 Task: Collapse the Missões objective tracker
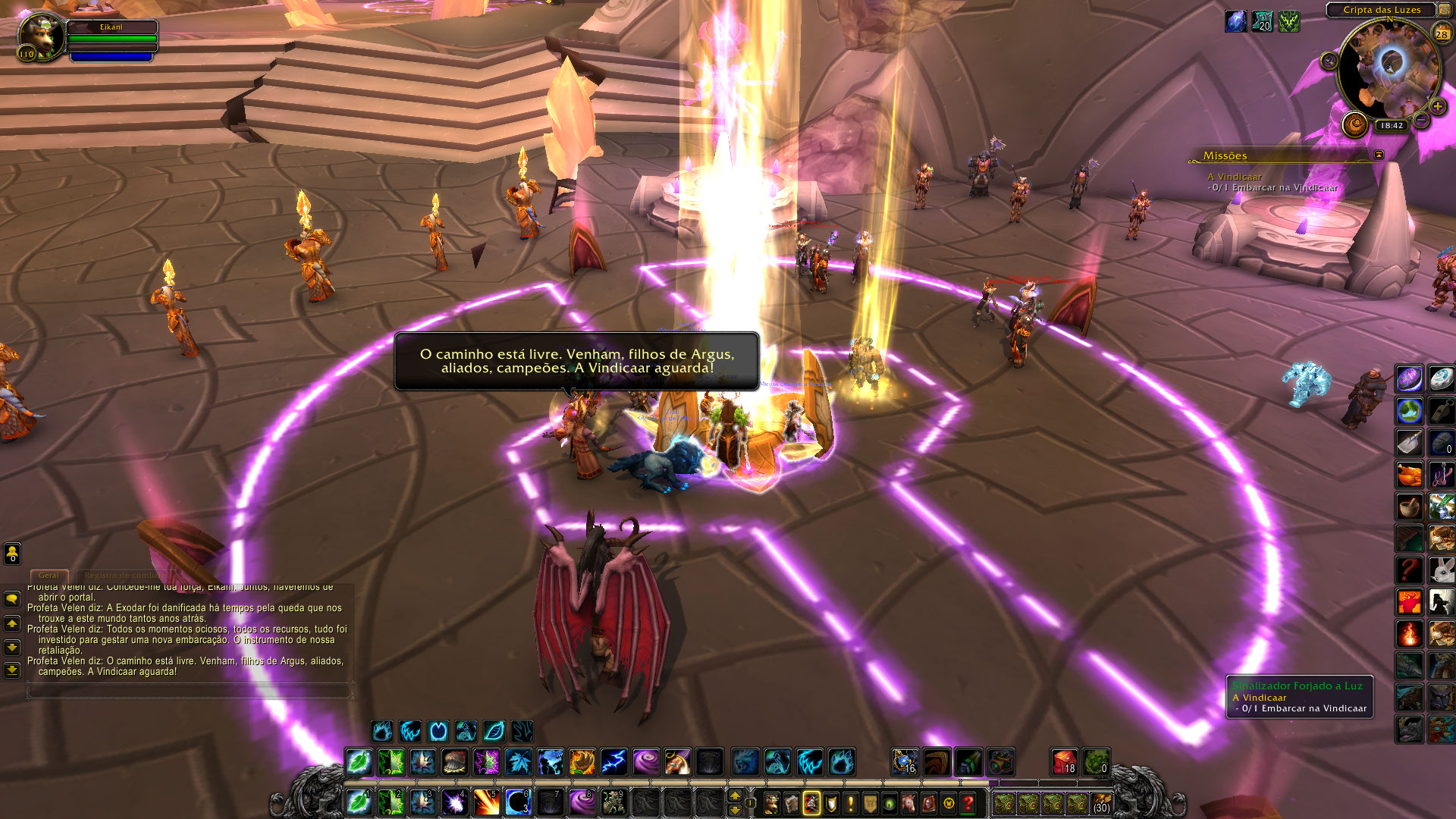pyautogui.click(x=1379, y=155)
